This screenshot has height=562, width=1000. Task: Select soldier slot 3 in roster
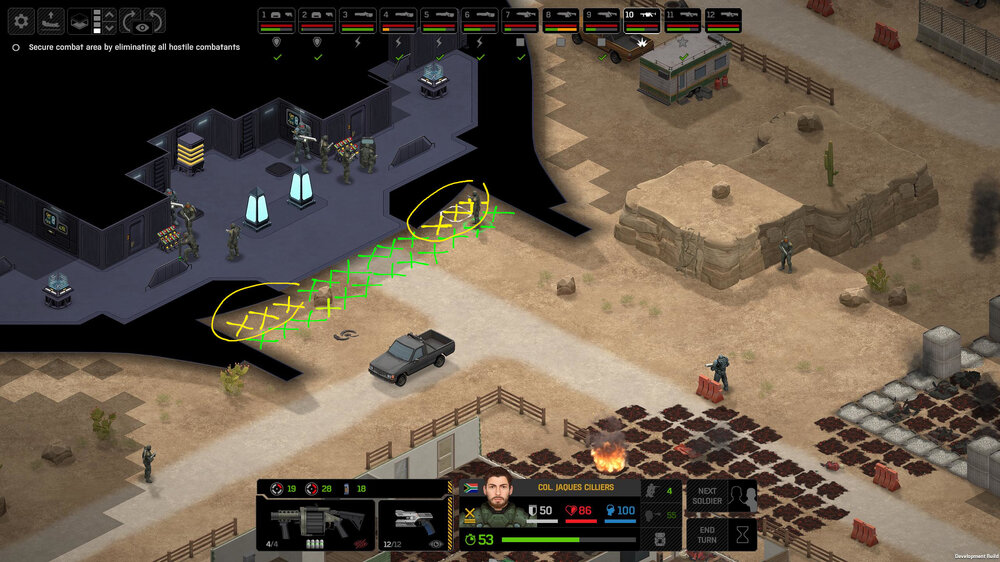click(357, 19)
